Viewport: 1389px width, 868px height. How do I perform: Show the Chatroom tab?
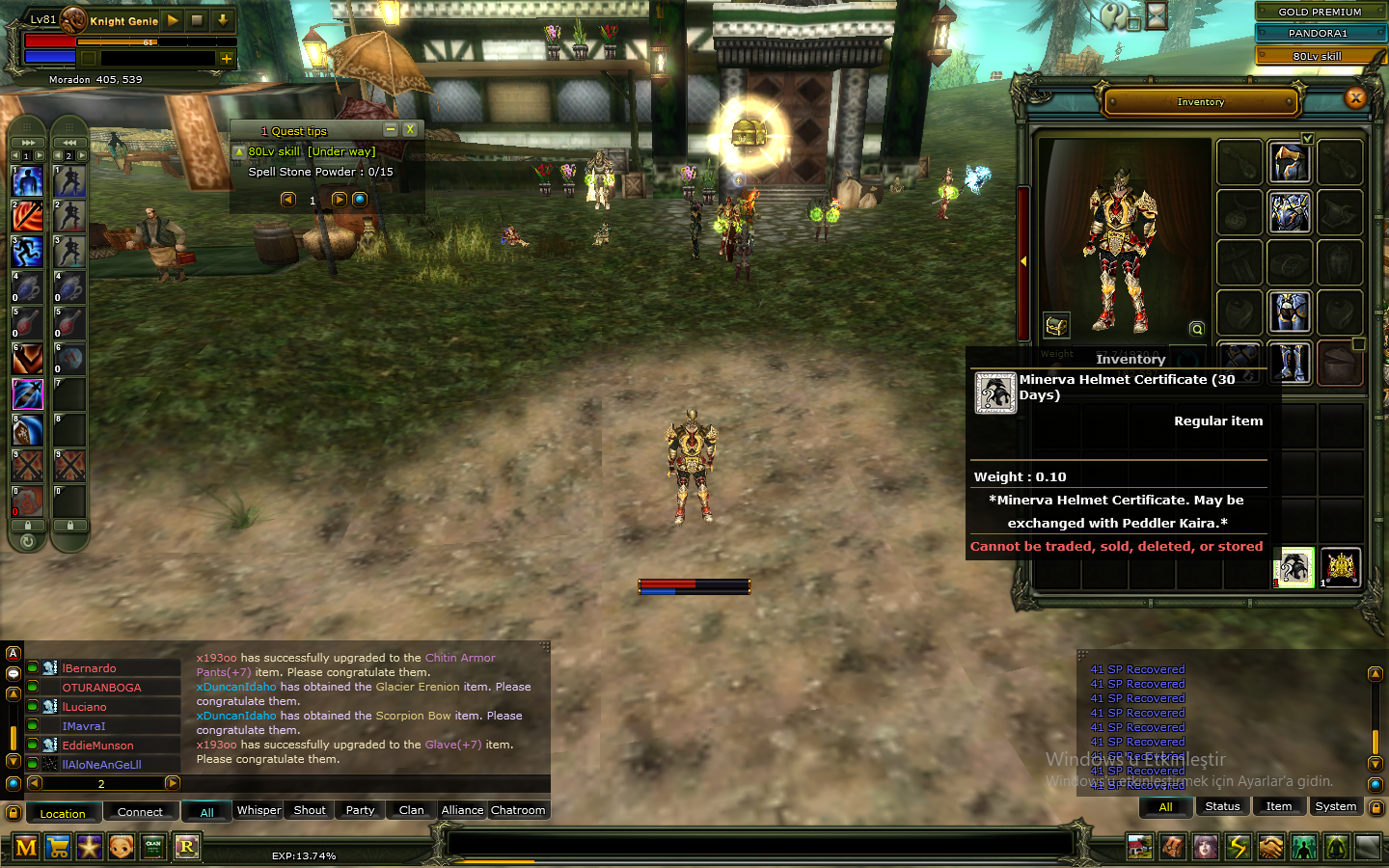coord(518,810)
